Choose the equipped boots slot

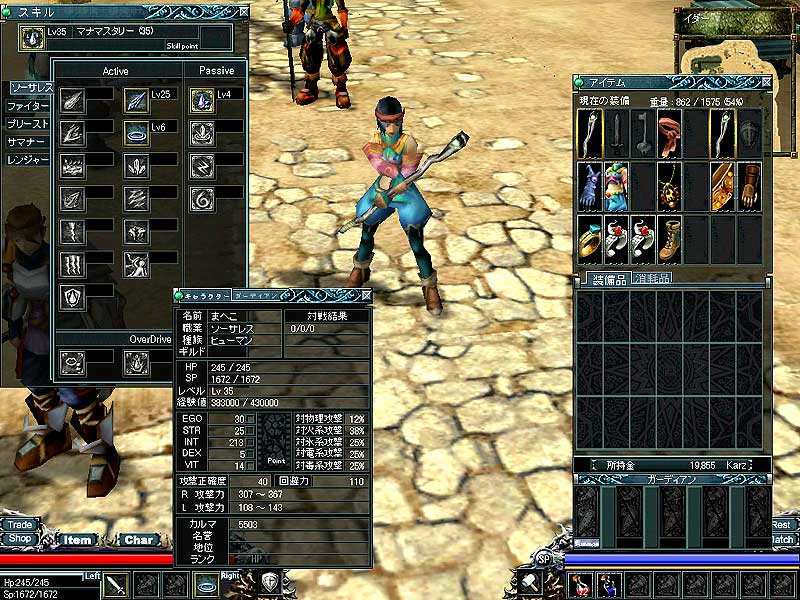point(670,239)
